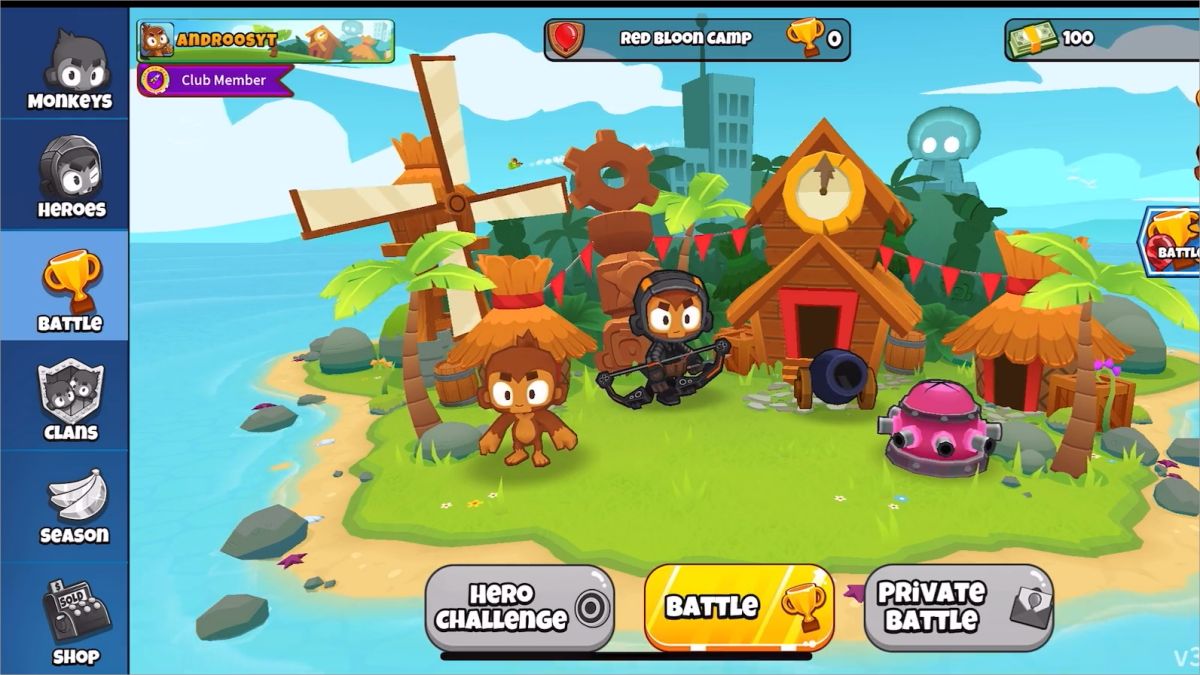1200x675 pixels.
Task: Open the AndroosYT player profile banner
Action: point(266,40)
